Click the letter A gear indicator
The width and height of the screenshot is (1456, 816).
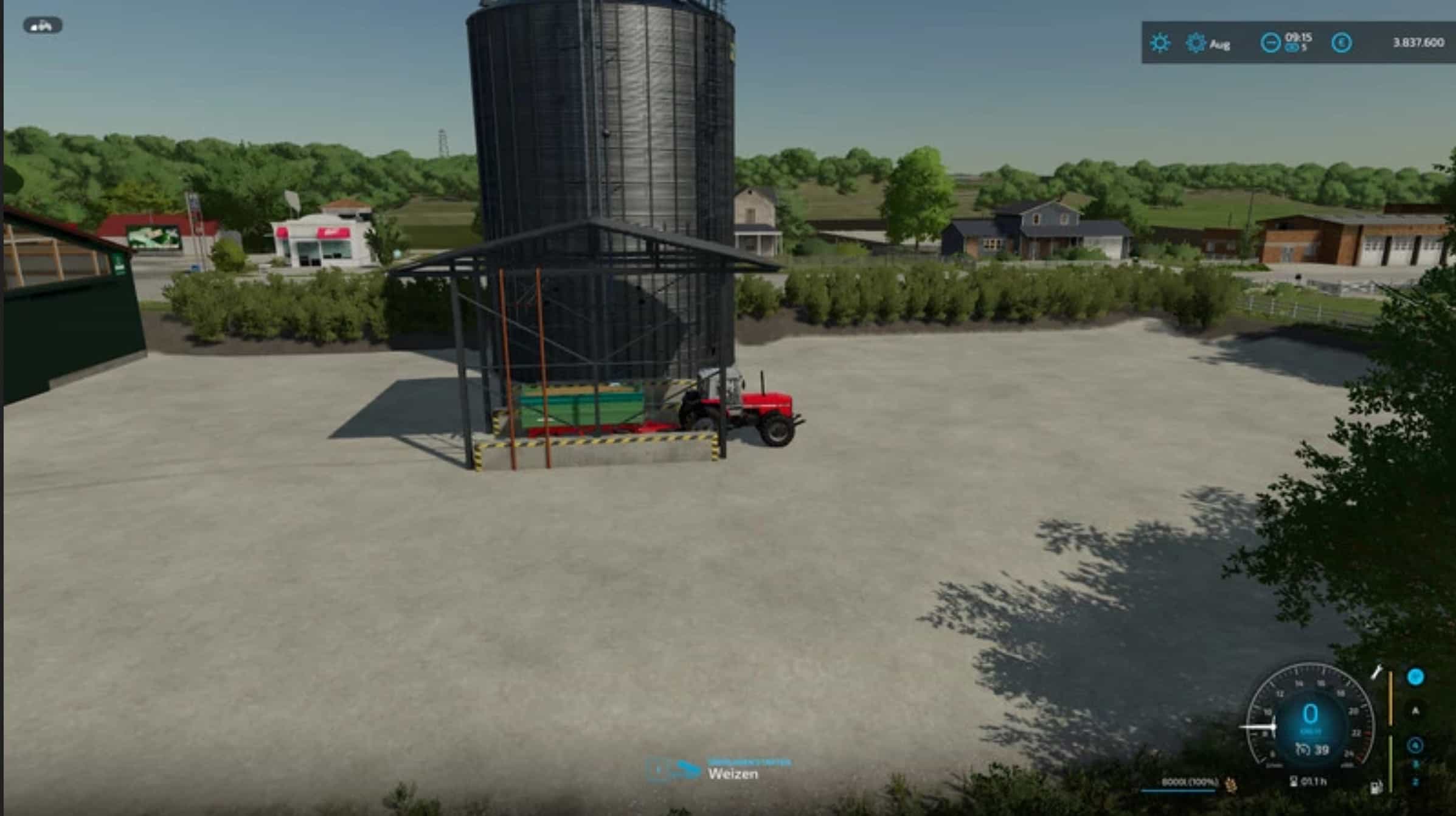click(x=1415, y=711)
